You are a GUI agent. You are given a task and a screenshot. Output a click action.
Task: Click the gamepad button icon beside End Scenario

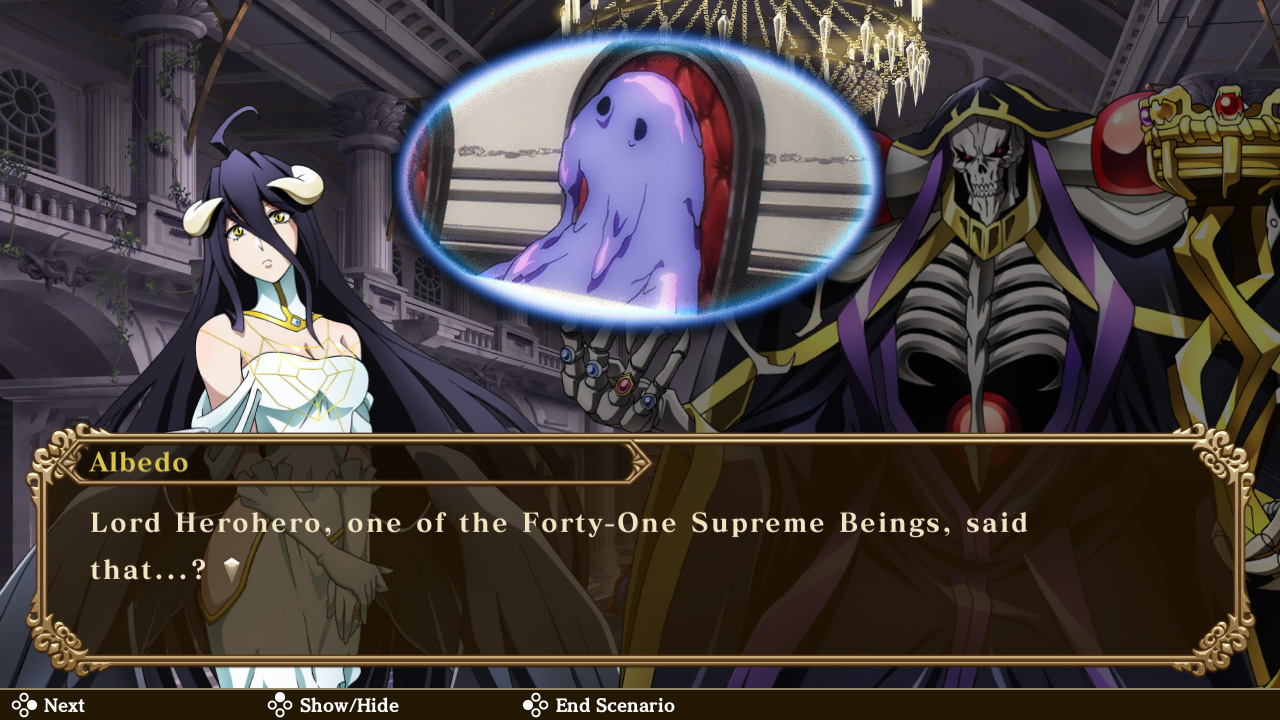pos(537,705)
